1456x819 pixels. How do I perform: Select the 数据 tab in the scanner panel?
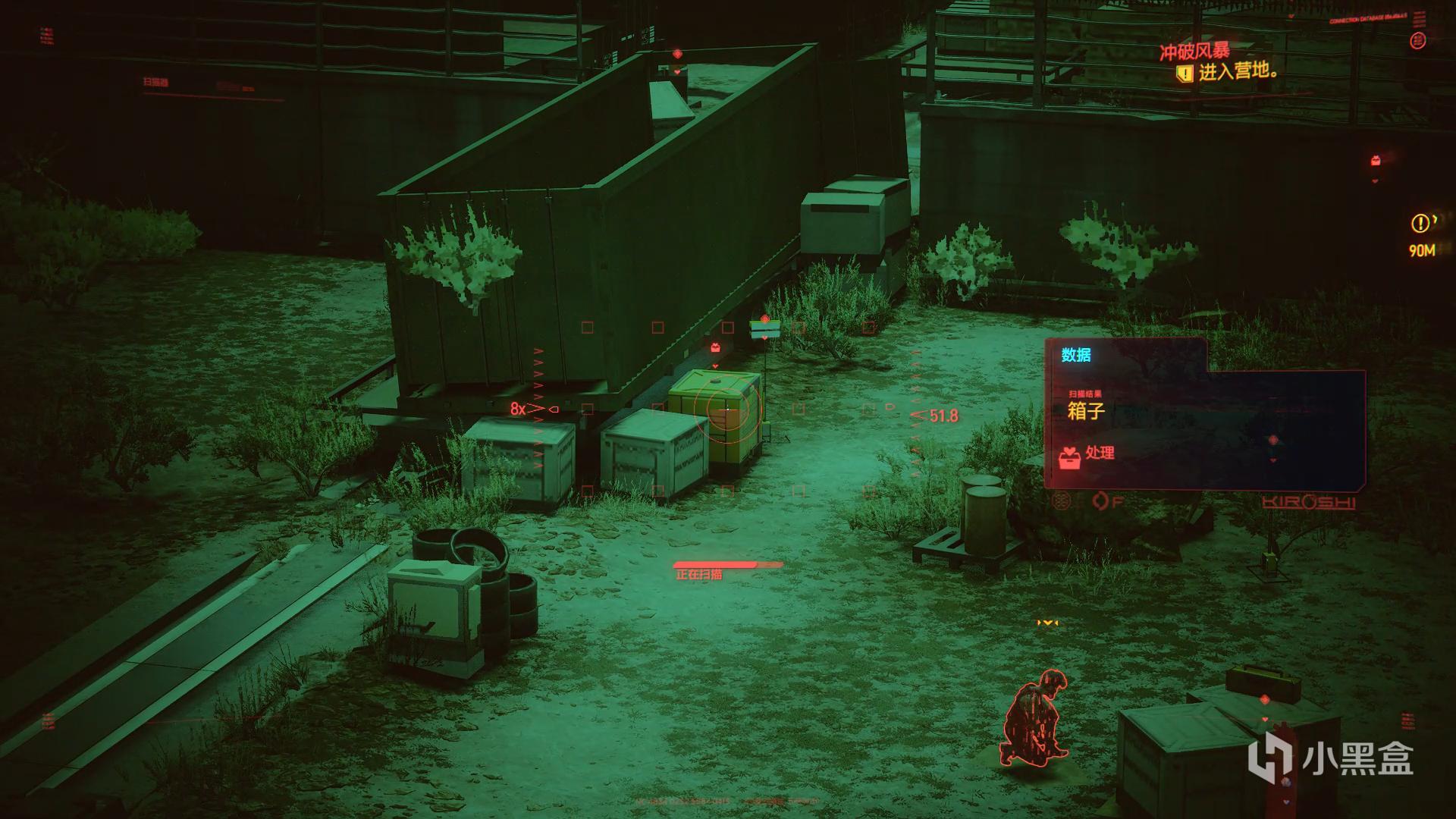pos(1075,355)
